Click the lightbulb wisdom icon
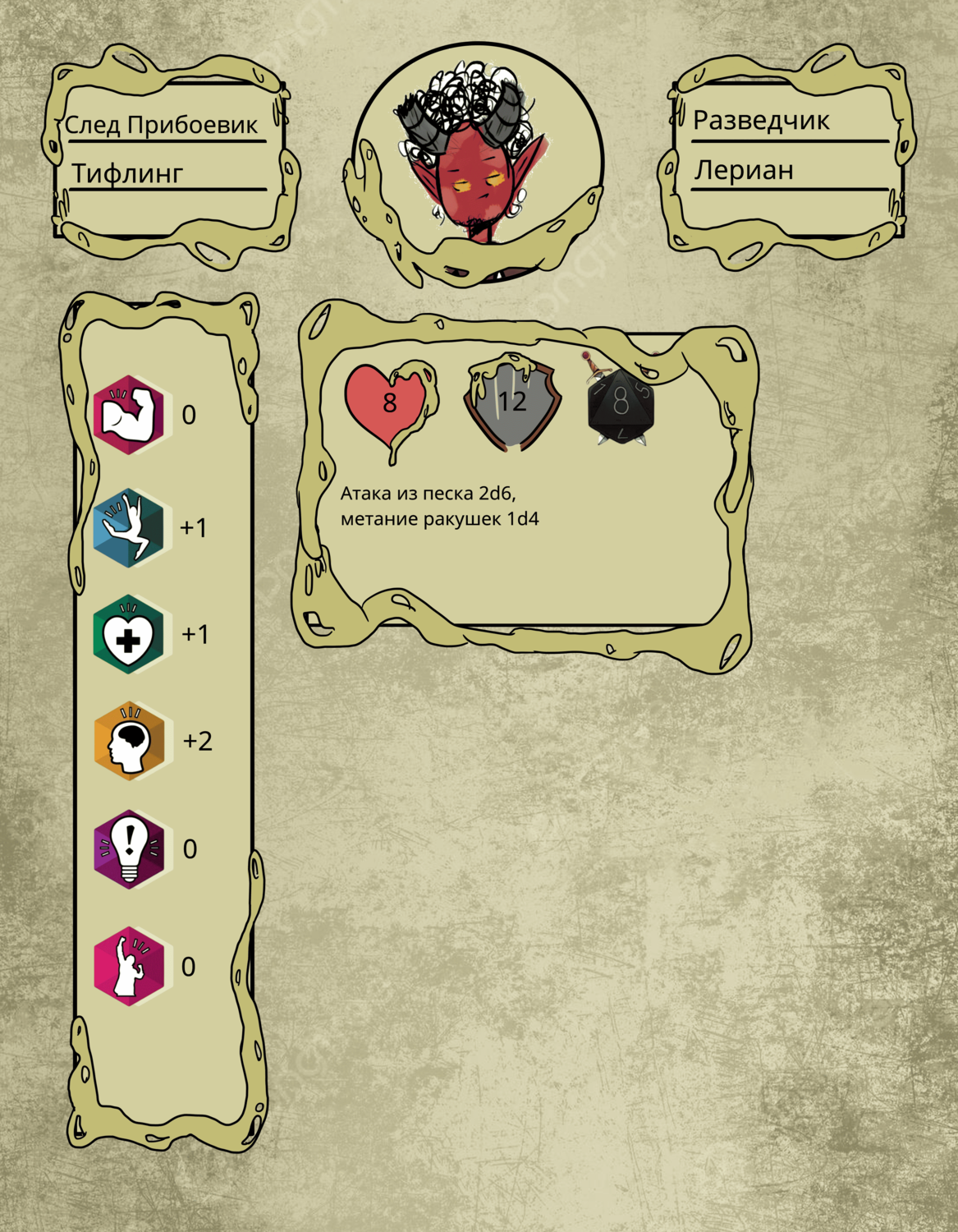 pyautogui.click(x=129, y=848)
